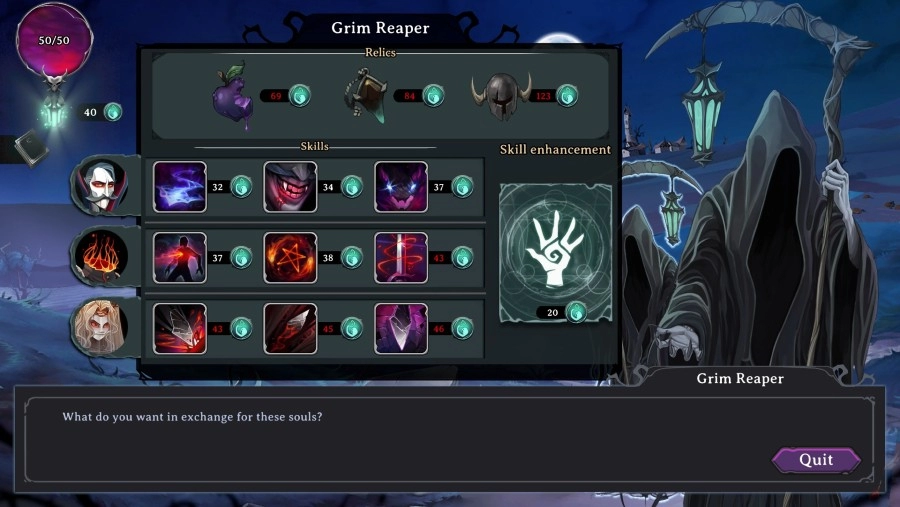Image resolution: width=900 pixels, height=507 pixels.
Task: Quit the Grim Reaper dialogue
Action: pyautogui.click(x=816, y=460)
